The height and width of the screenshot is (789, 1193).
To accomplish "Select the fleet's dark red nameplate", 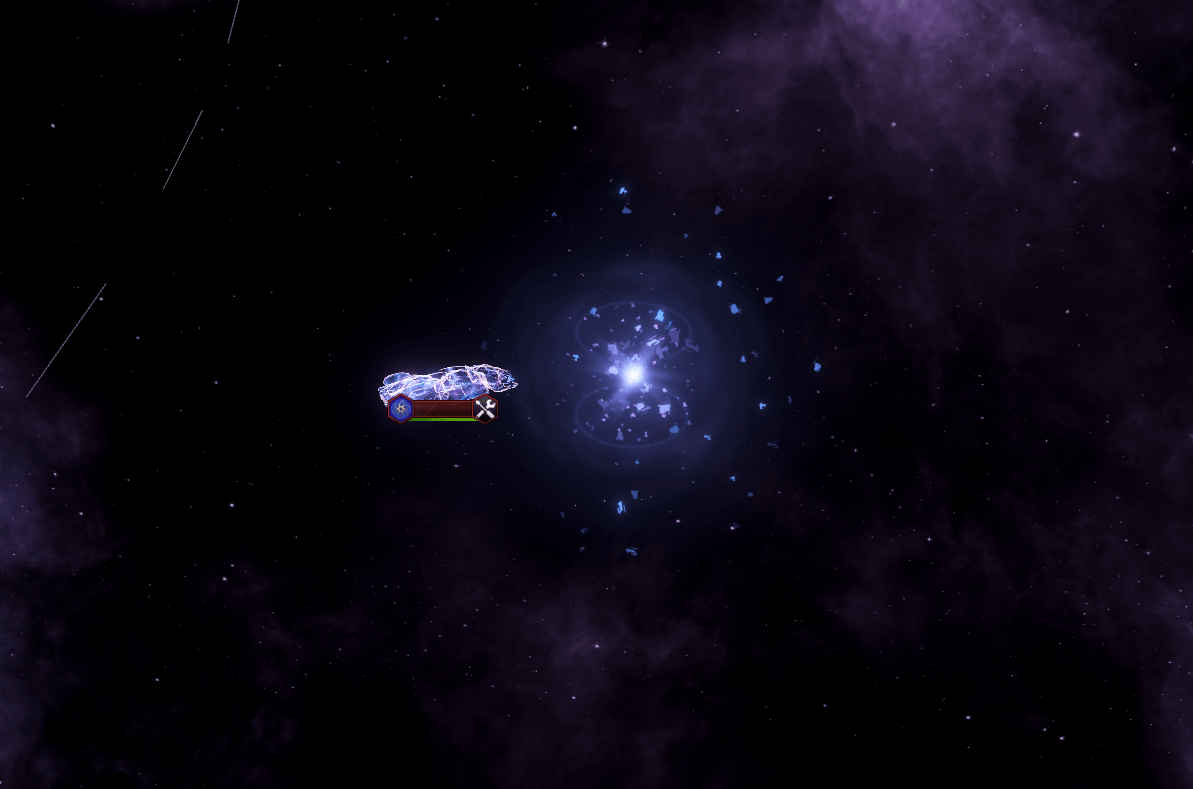I will (443, 408).
